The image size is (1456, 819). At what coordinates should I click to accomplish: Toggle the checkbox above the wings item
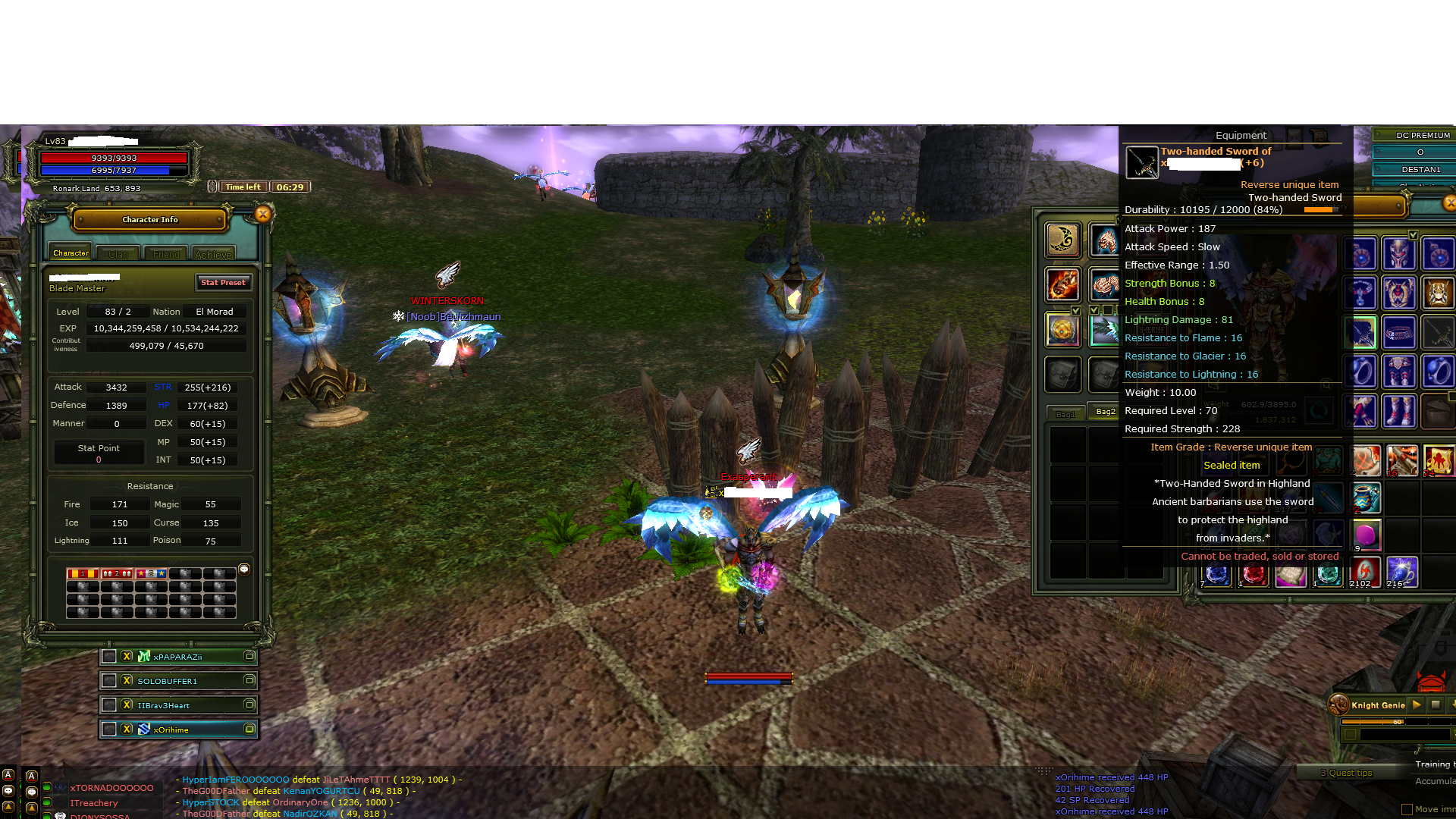point(1094,309)
